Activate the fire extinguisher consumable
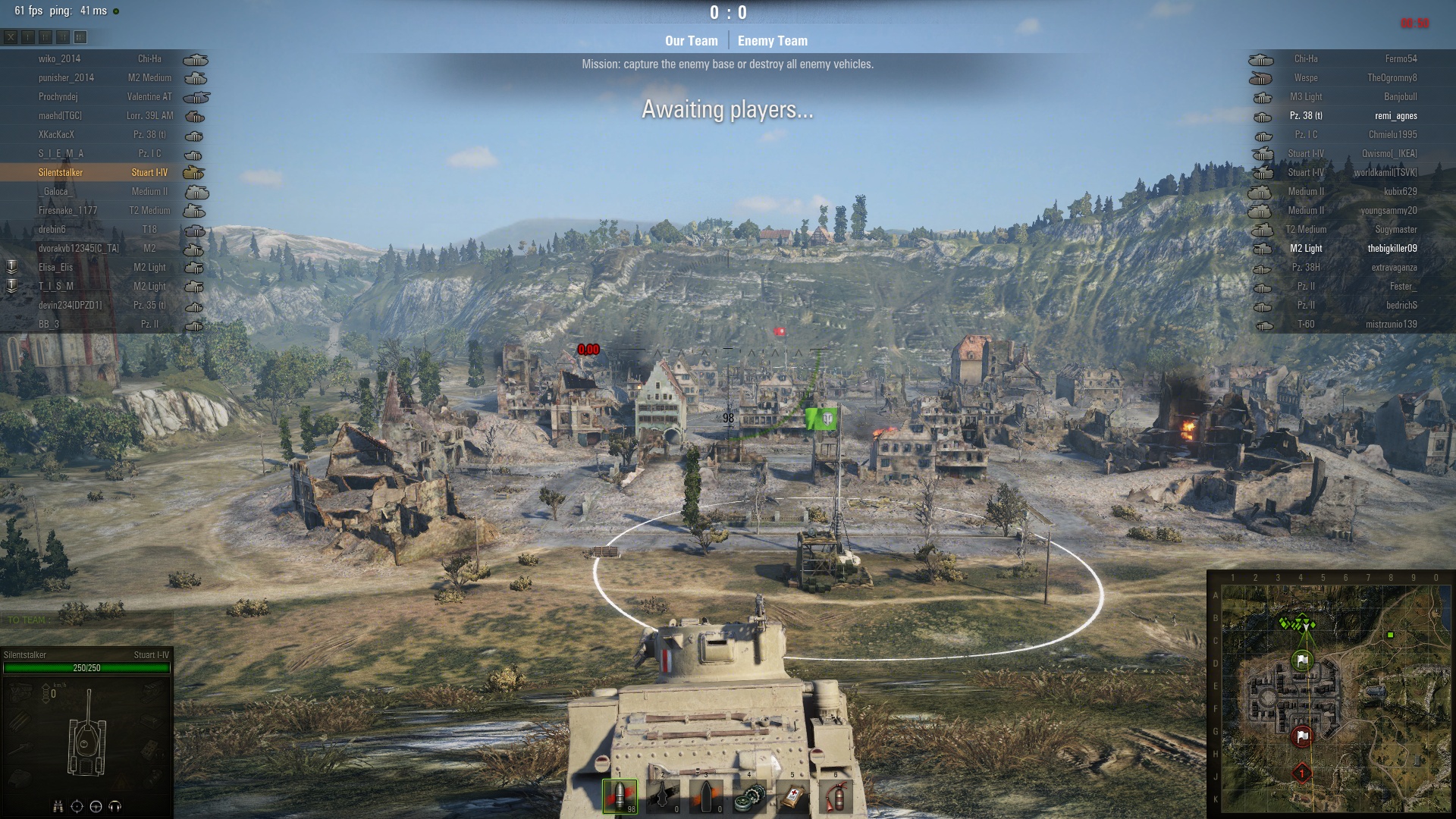Image resolution: width=1456 pixels, height=819 pixels. pyautogui.click(x=835, y=797)
